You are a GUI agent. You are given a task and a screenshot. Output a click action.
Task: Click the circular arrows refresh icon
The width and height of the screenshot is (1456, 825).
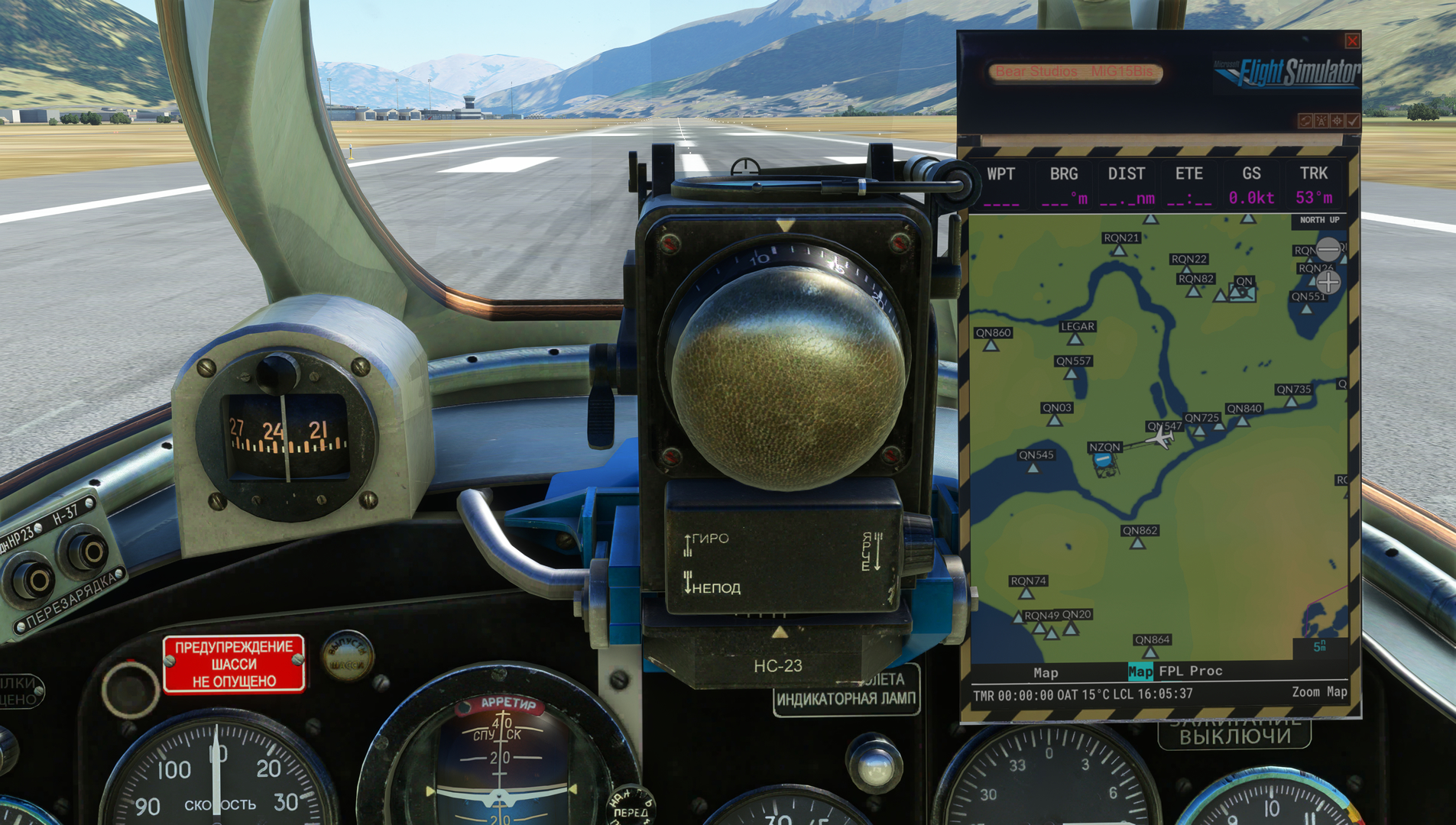pos(1305,121)
